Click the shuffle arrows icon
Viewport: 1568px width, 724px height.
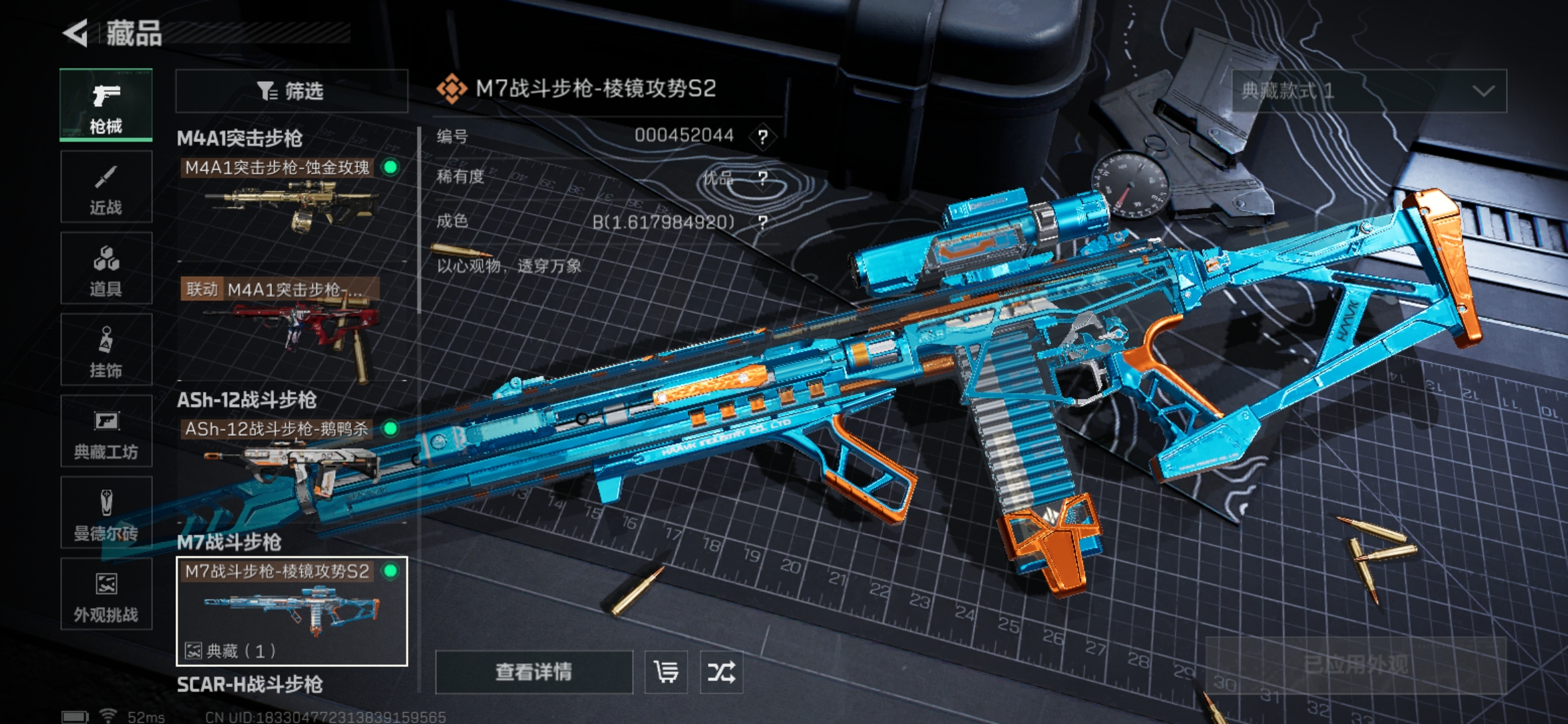click(721, 672)
